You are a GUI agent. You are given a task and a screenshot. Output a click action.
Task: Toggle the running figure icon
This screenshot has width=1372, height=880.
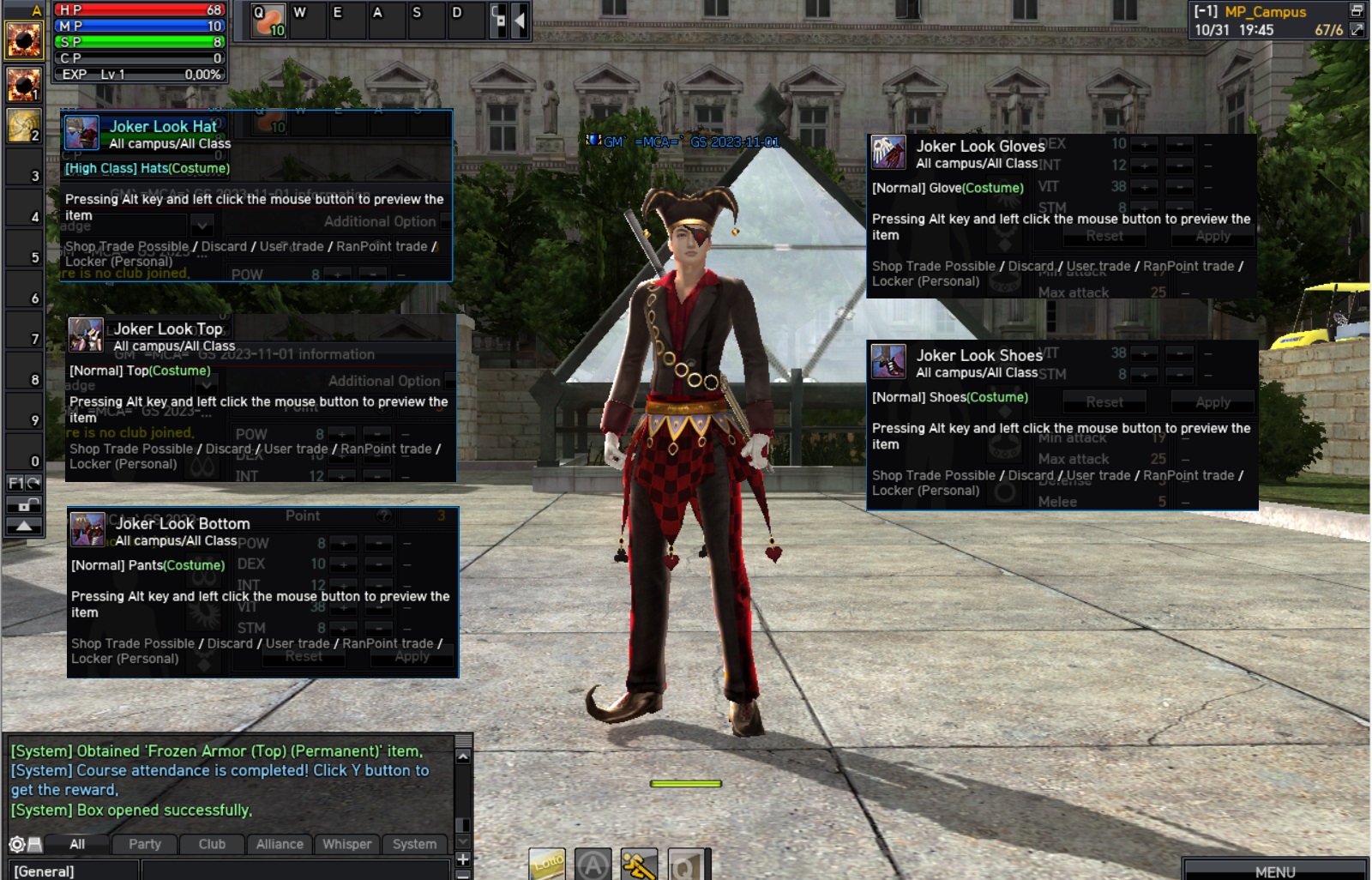(639, 865)
